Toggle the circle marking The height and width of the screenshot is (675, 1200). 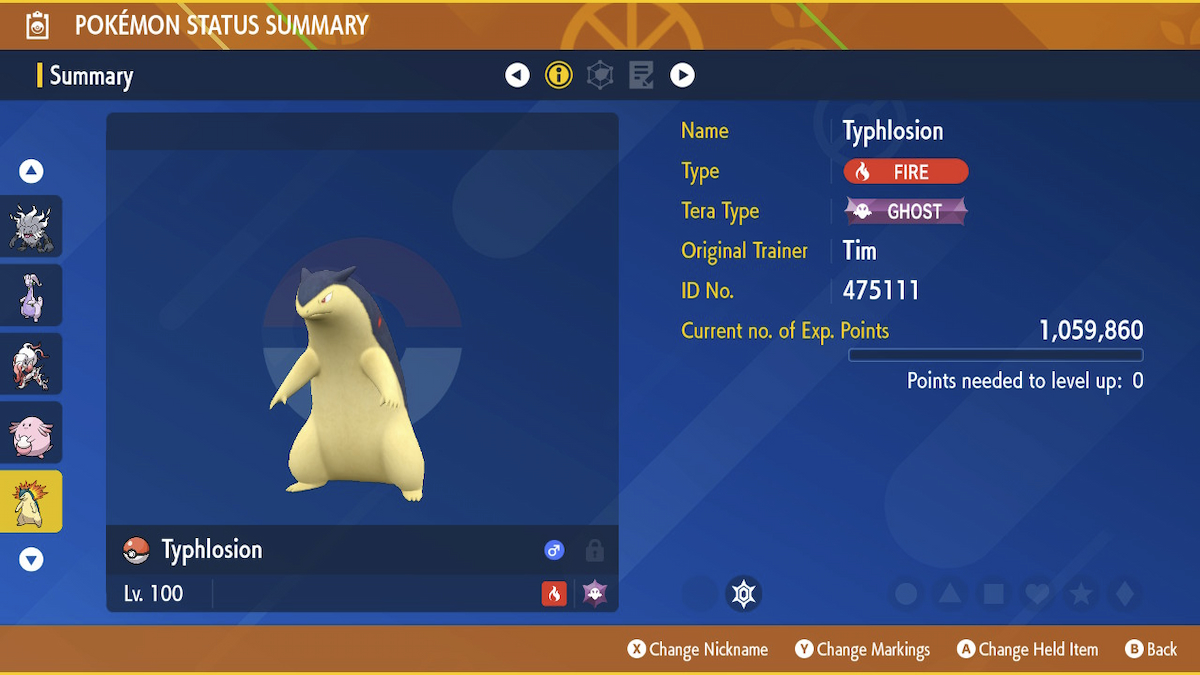(906, 594)
